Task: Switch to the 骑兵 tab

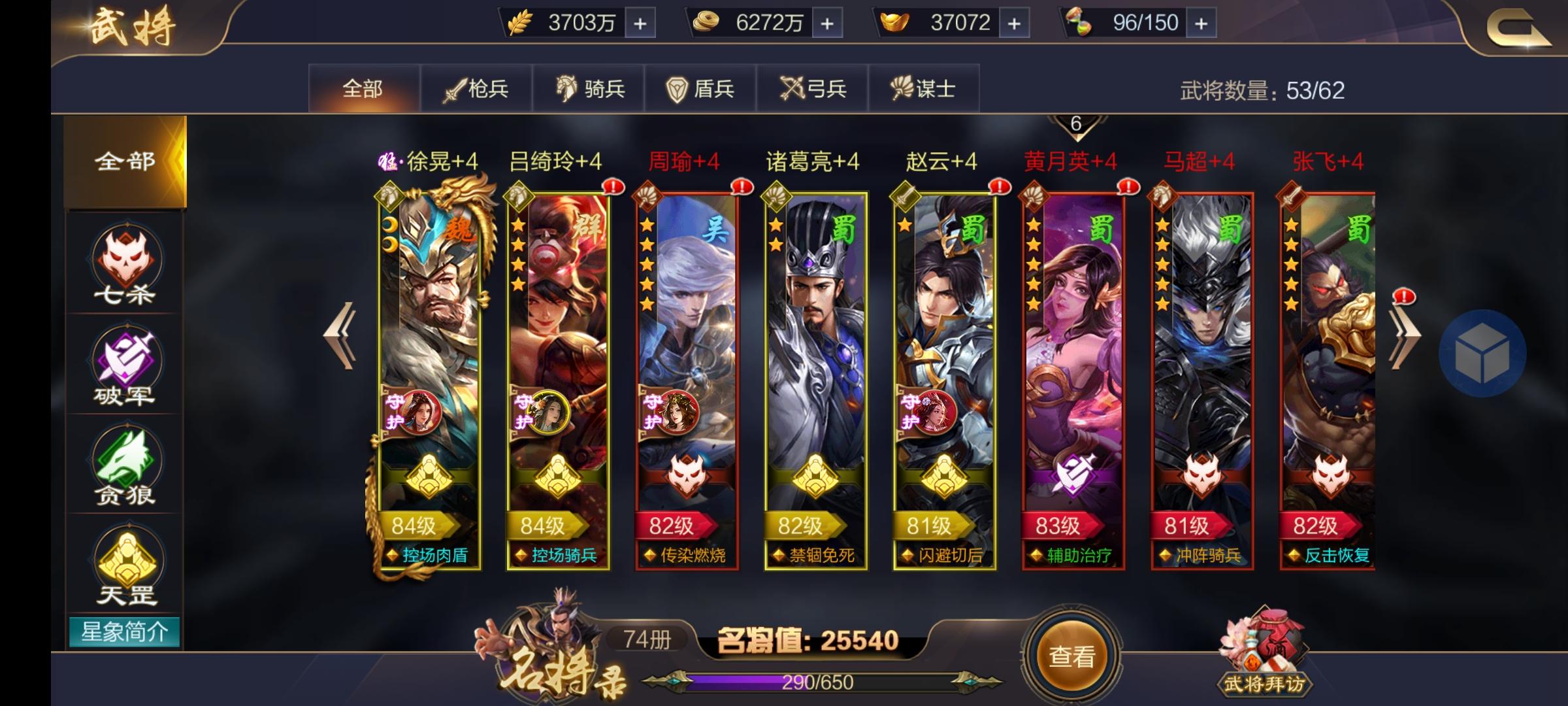Action: pos(588,90)
